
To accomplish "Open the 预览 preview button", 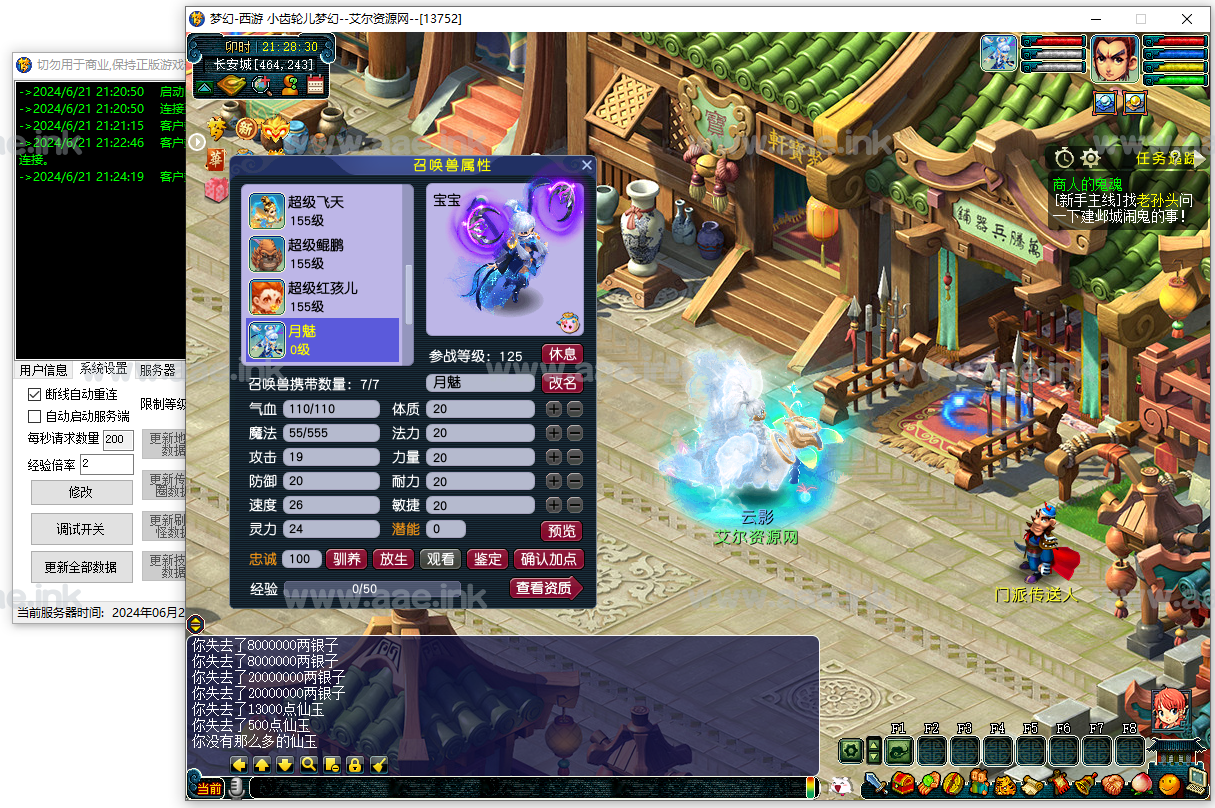I will coord(562,531).
